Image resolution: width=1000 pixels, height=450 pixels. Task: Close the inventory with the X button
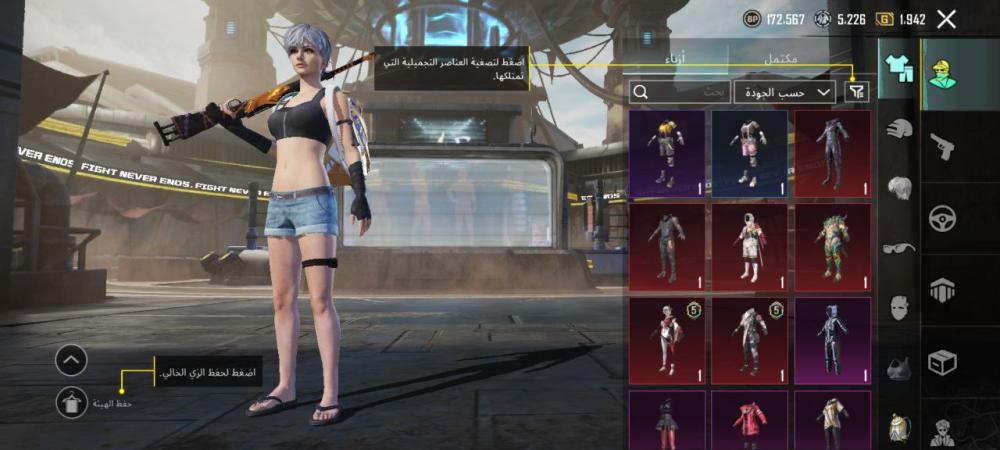coord(947,19)
